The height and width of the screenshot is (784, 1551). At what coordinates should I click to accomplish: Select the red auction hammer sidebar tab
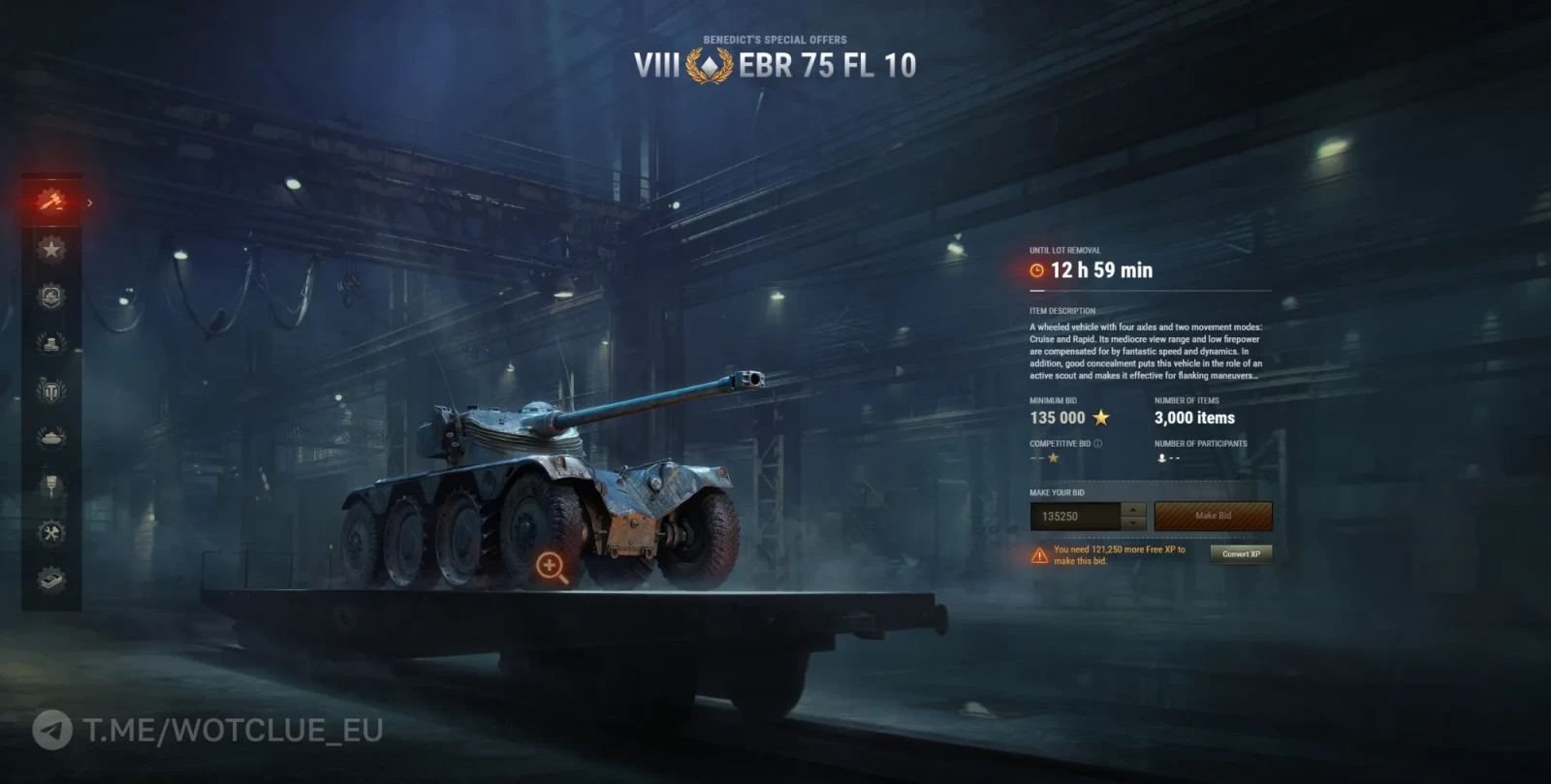point(50,202)
